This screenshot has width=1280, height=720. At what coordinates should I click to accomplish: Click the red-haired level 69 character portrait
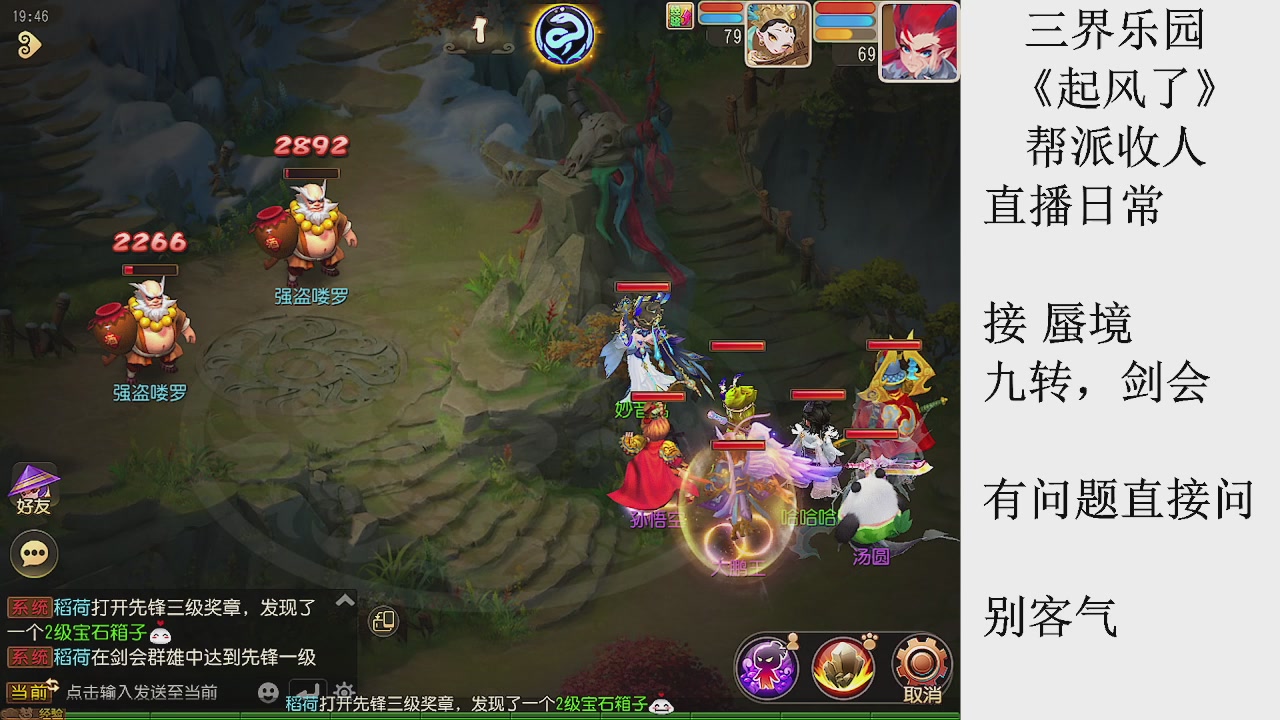[918, 40]
